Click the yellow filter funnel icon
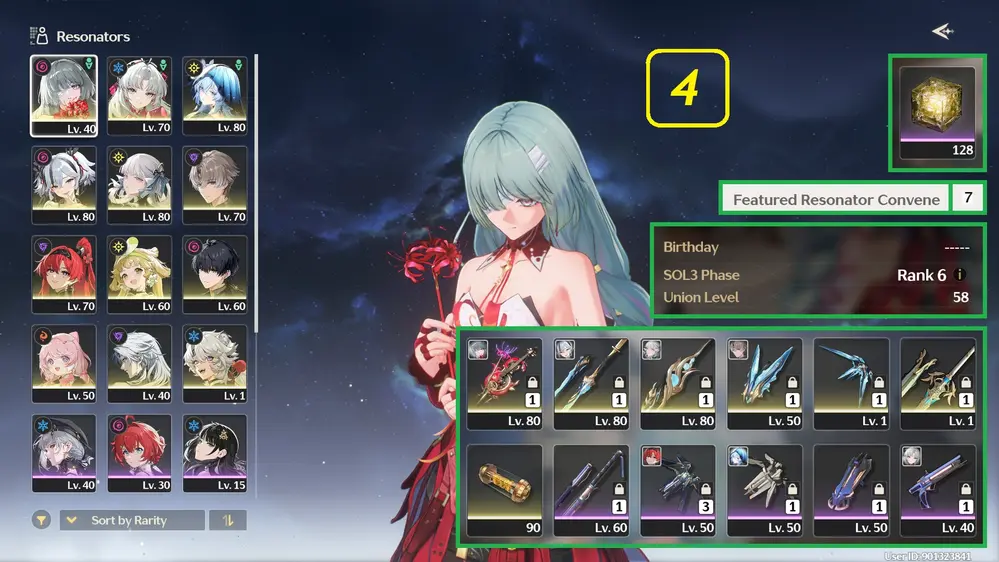Screen dimensions: 999x562 coord(42,520)
